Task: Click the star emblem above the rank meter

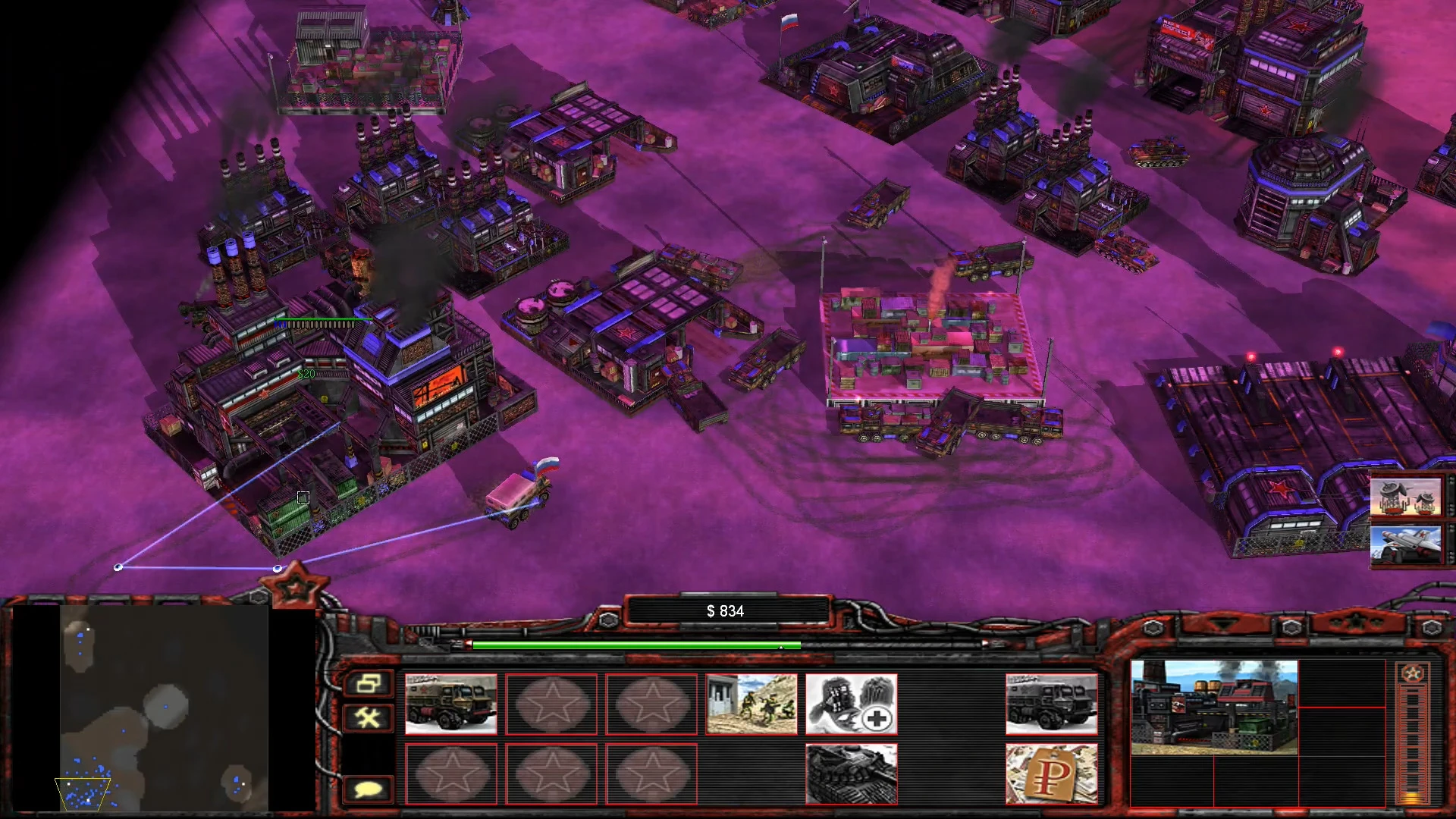Action: click(x=1412, y=671)
